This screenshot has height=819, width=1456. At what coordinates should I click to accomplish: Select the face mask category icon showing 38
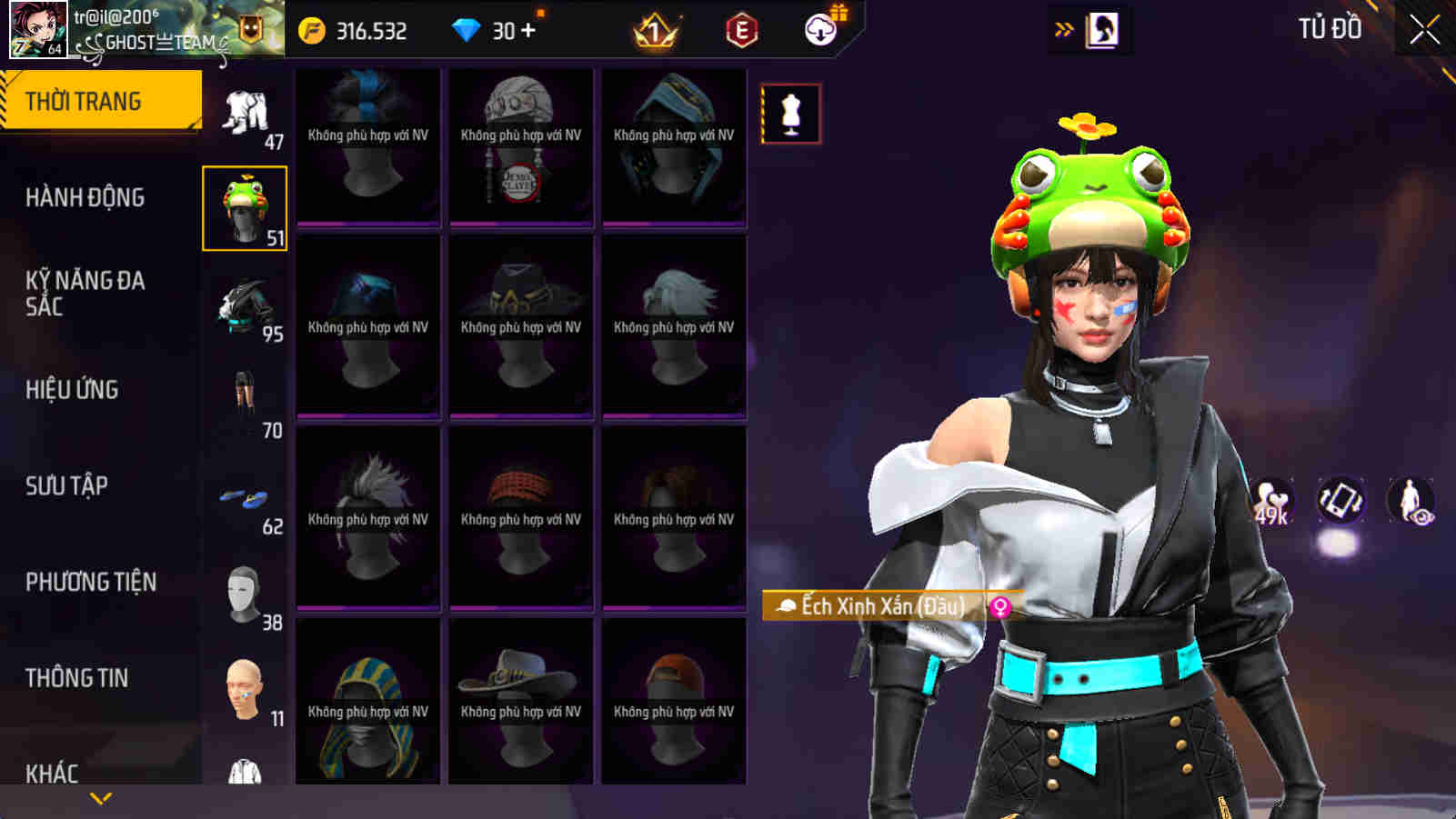[x=245, y=591]
